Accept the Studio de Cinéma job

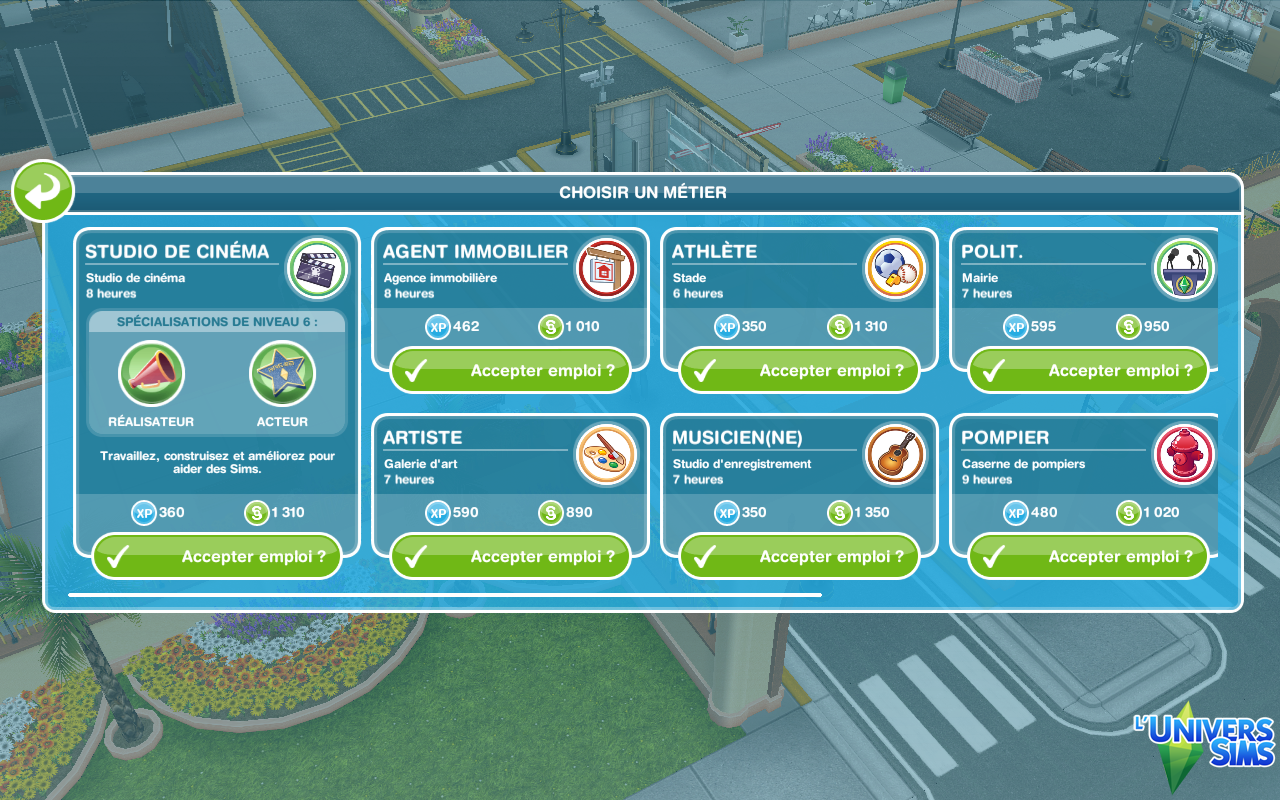(216, 557)
